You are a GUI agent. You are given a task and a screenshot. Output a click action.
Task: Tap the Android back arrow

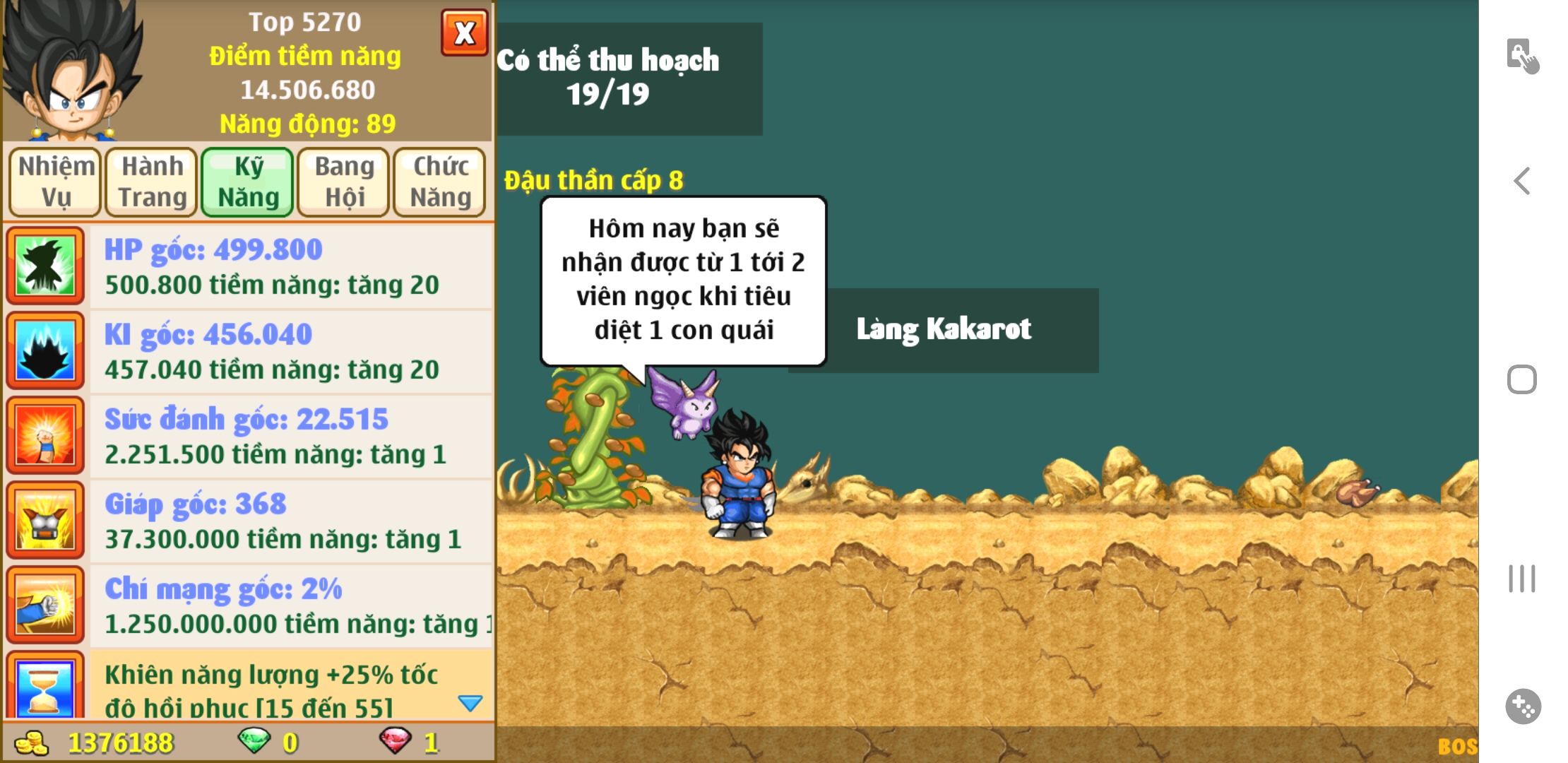point(1522,181)
